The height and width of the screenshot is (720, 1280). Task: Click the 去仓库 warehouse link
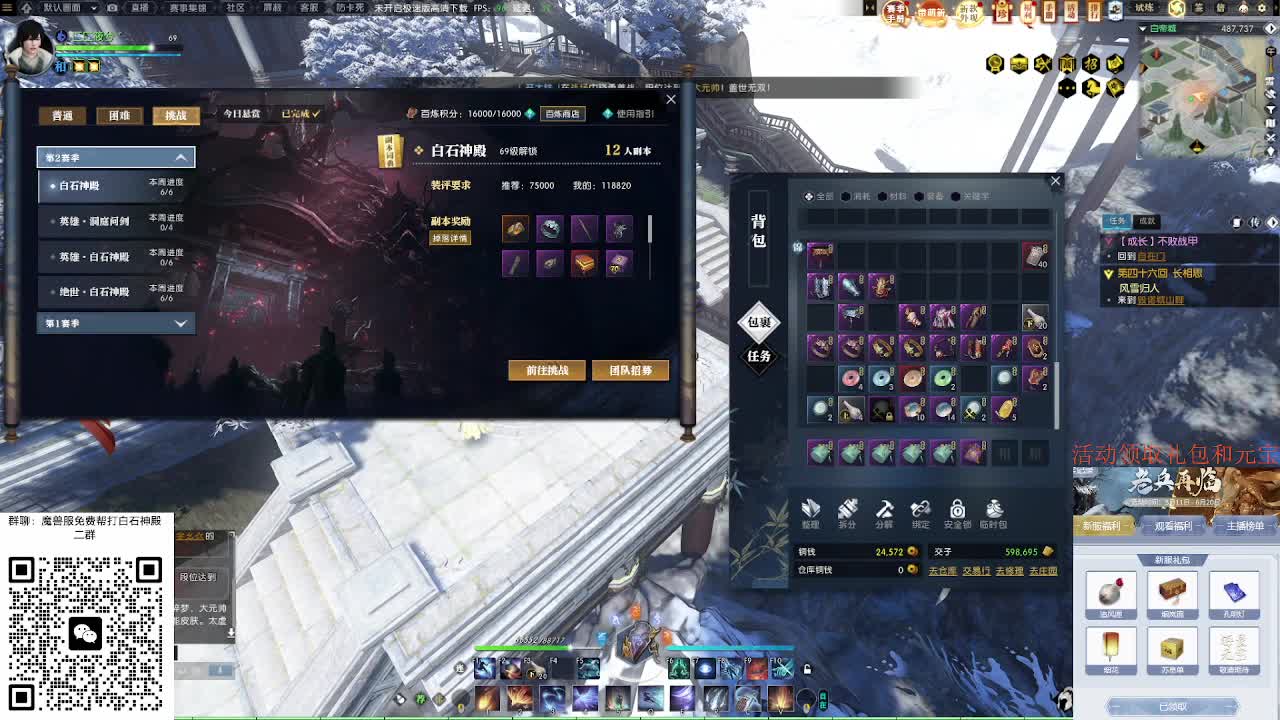coord(944,570)
